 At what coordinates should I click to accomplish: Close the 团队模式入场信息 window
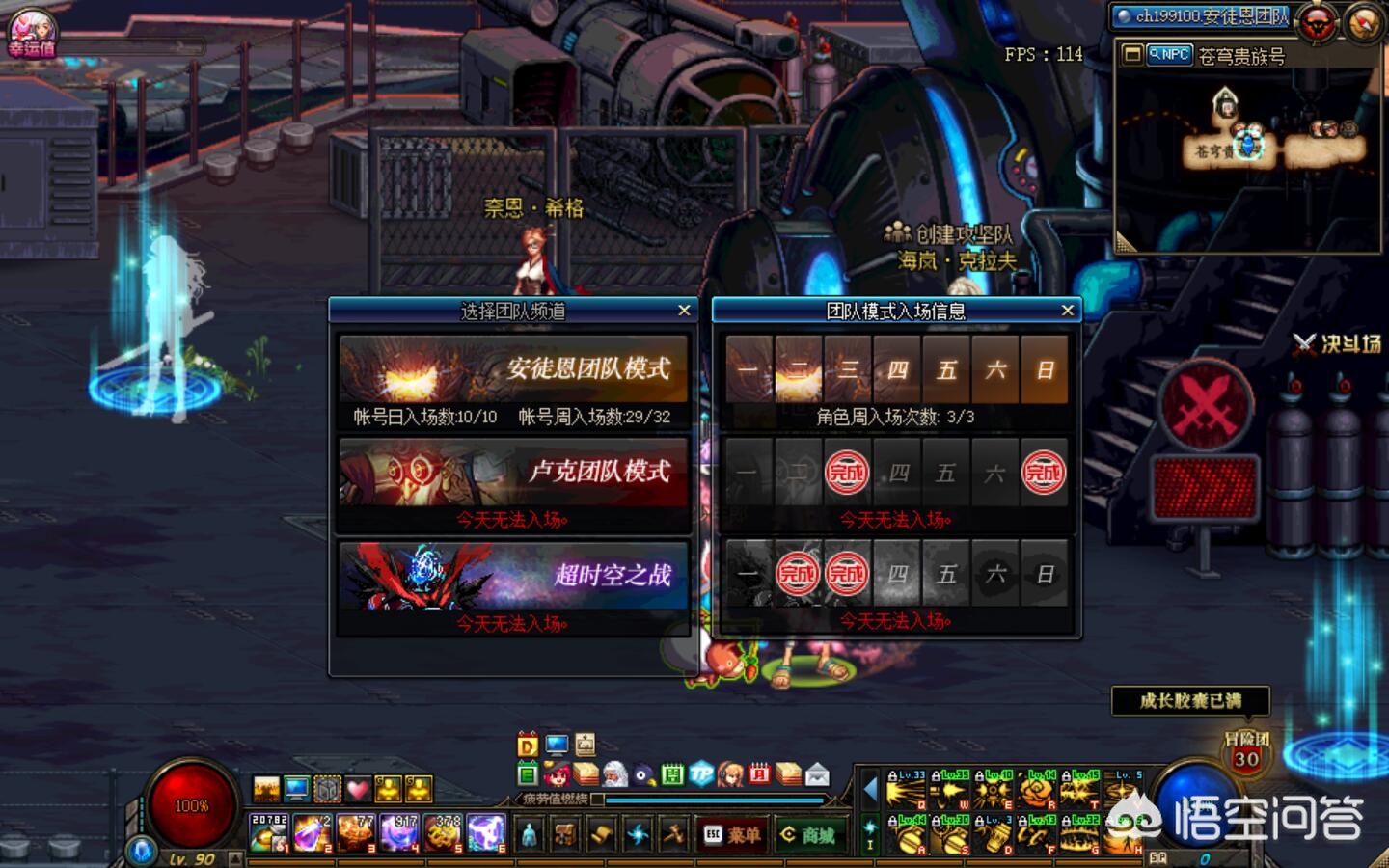(x=1067, y=311)
